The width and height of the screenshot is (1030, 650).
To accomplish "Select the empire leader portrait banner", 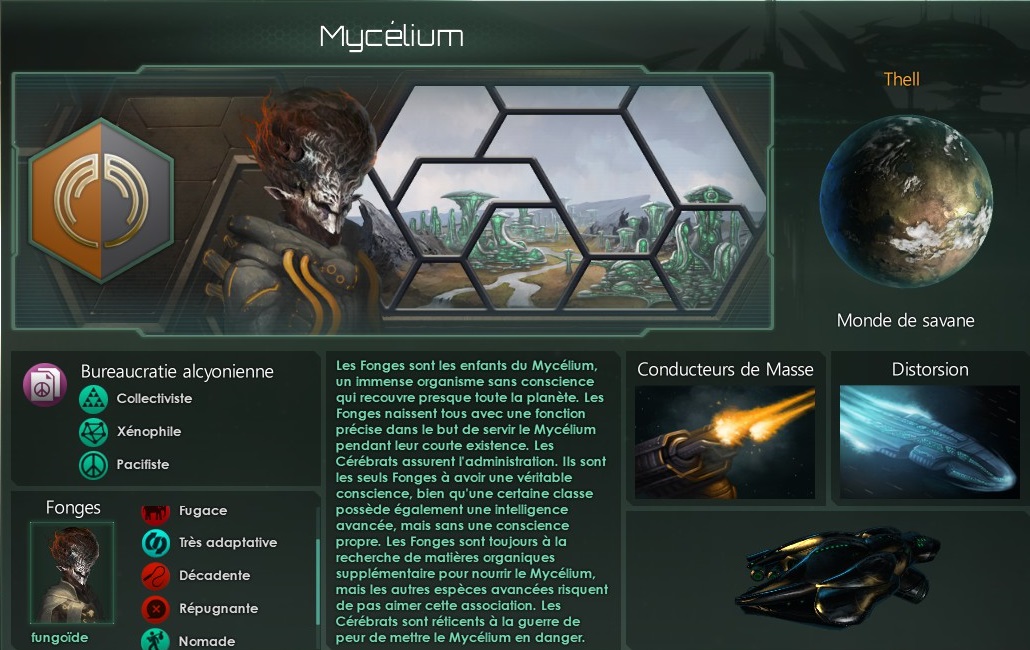I will (x=300, y=210).
